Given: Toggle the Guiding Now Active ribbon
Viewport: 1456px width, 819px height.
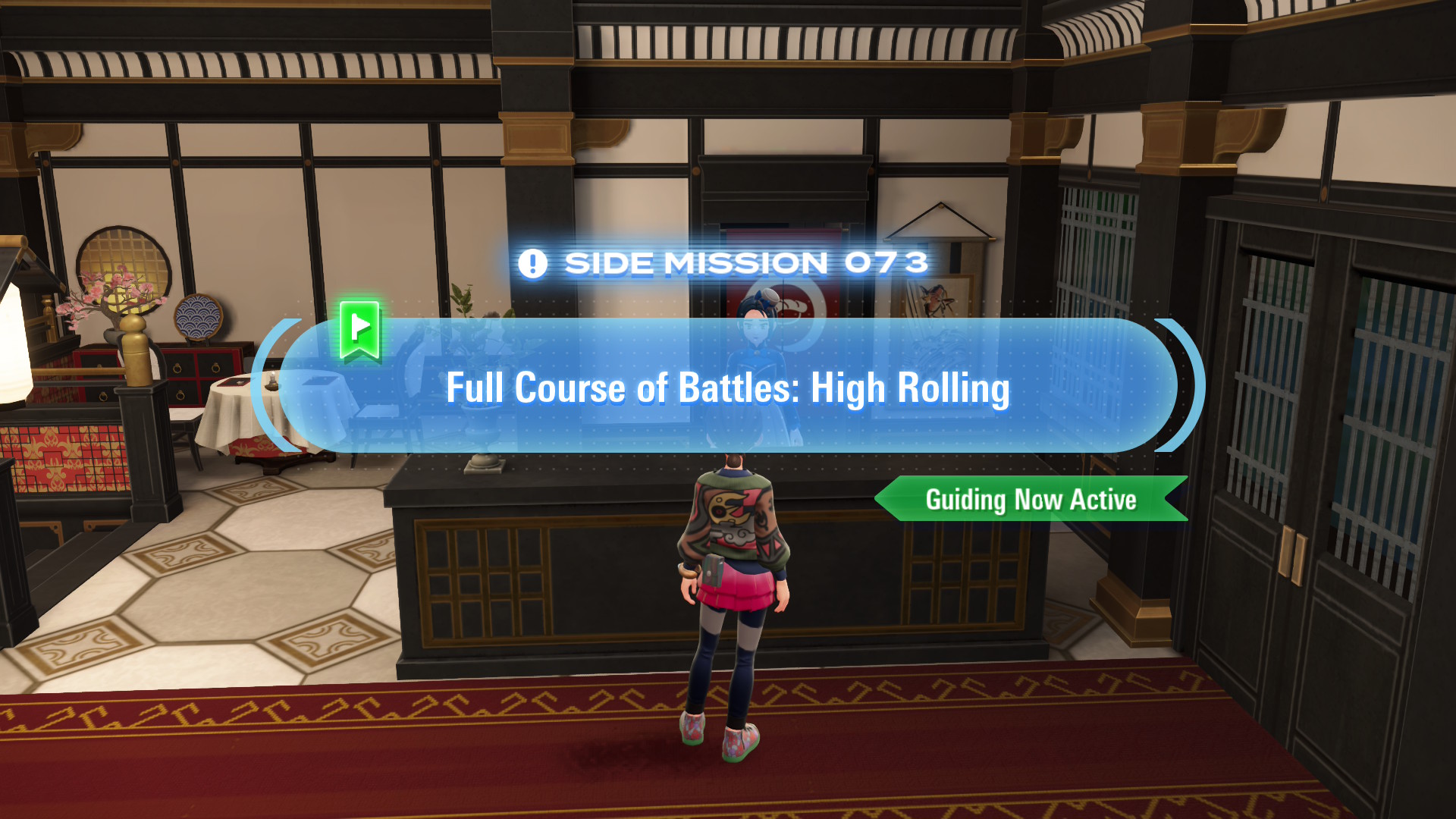Looking at the screenshot, I should [1031, 499].
